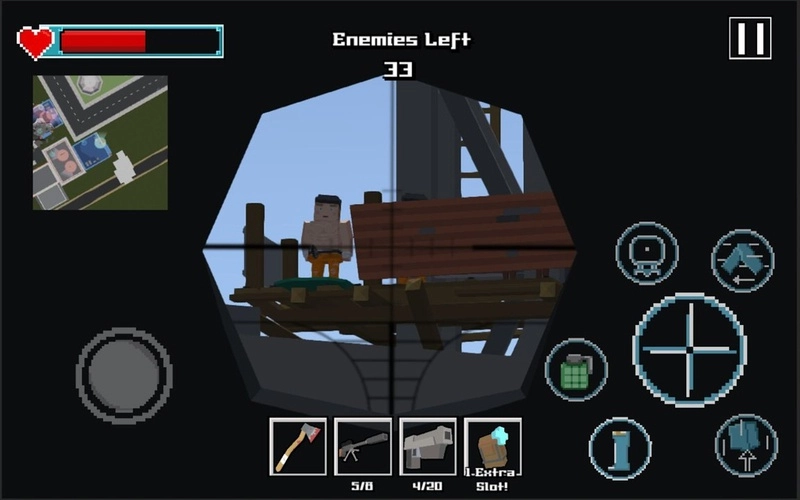Throw a grenade
Viewport: 800px width, 500px height.
pyautogui.click(x=576, y=370)
